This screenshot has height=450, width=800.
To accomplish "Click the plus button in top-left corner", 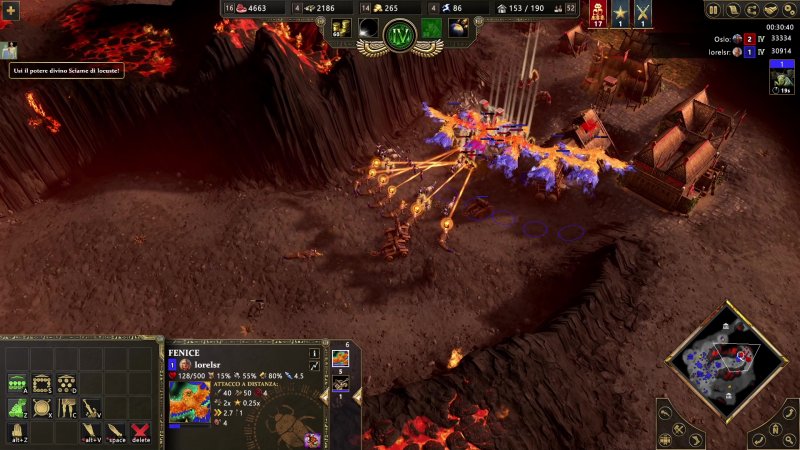I will (x=12, y=10).
